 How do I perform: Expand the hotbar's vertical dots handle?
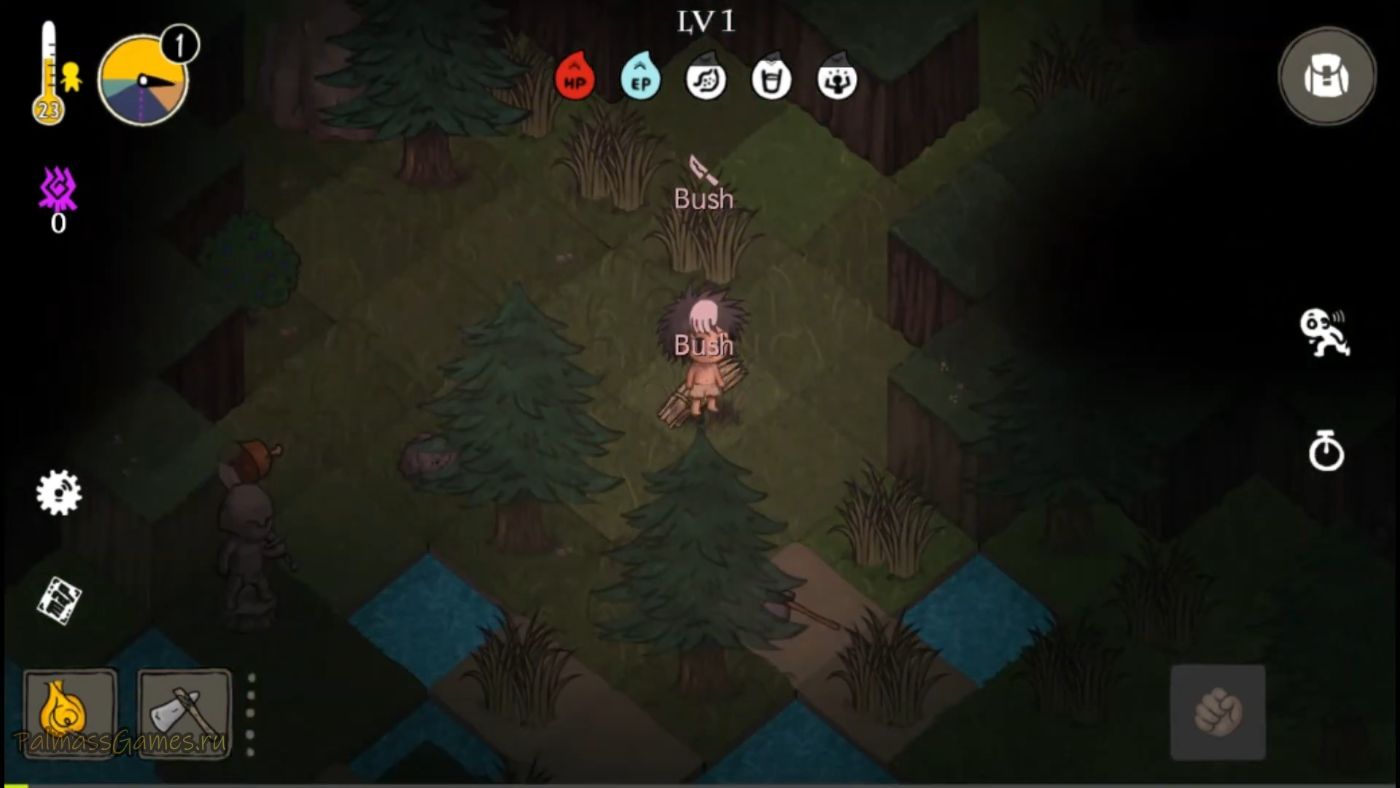point(251,713)
